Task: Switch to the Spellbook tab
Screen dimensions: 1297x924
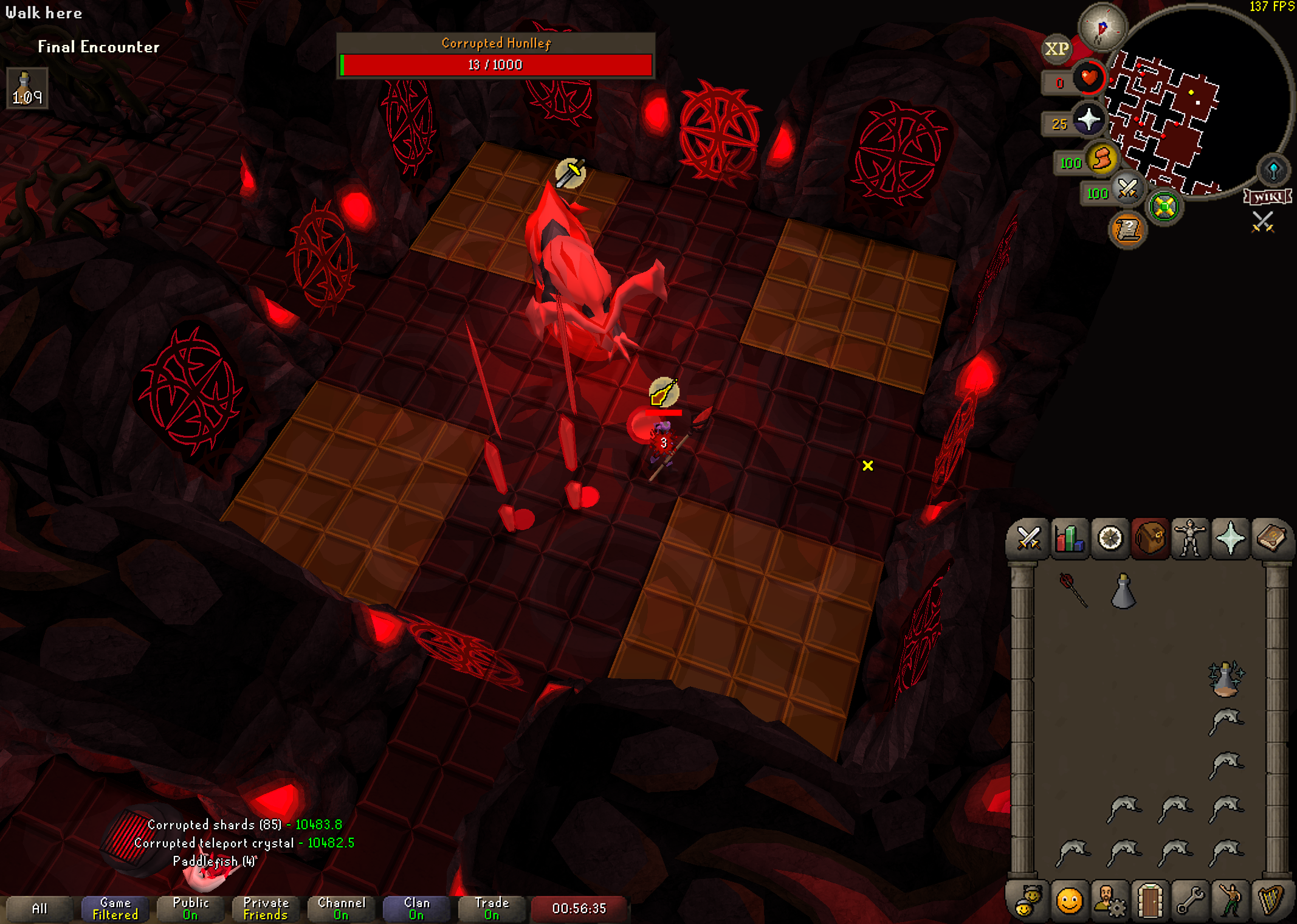Action: [x=1271, y=539]
